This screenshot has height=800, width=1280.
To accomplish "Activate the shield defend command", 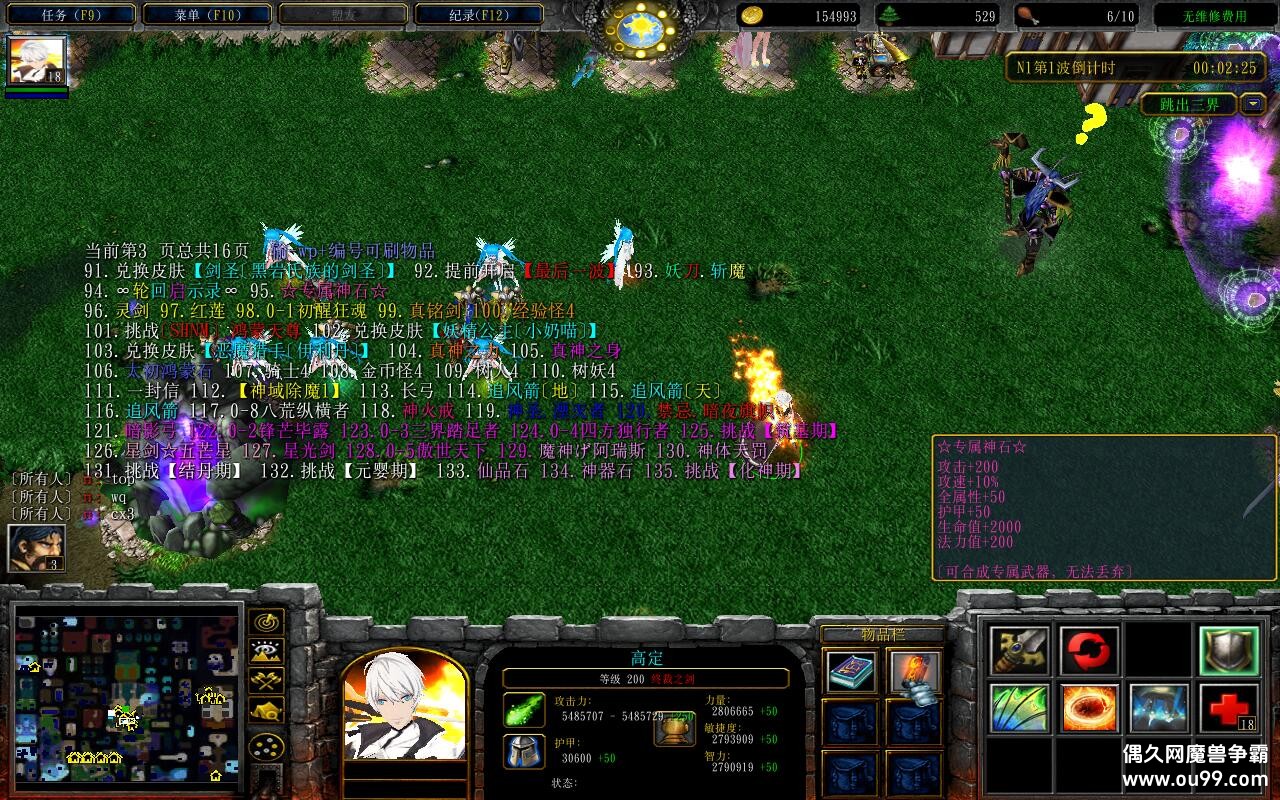I will 1229,651.
